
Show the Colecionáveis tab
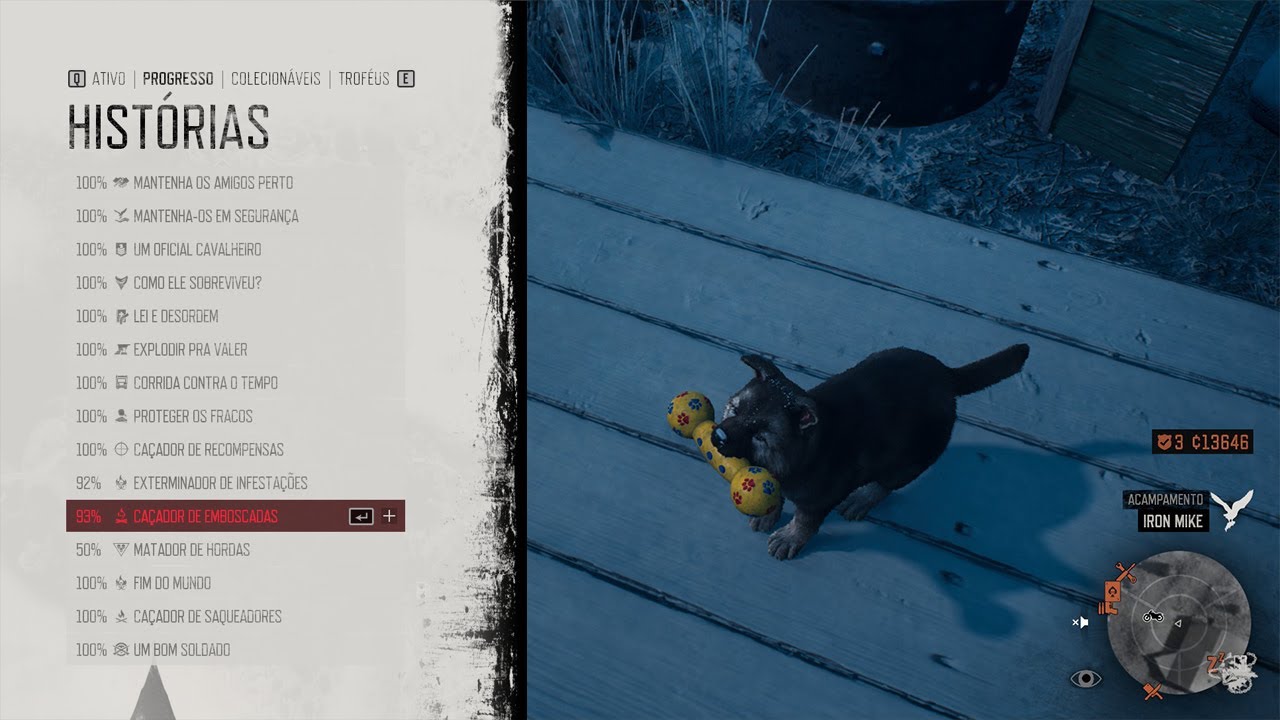(275, 79)
